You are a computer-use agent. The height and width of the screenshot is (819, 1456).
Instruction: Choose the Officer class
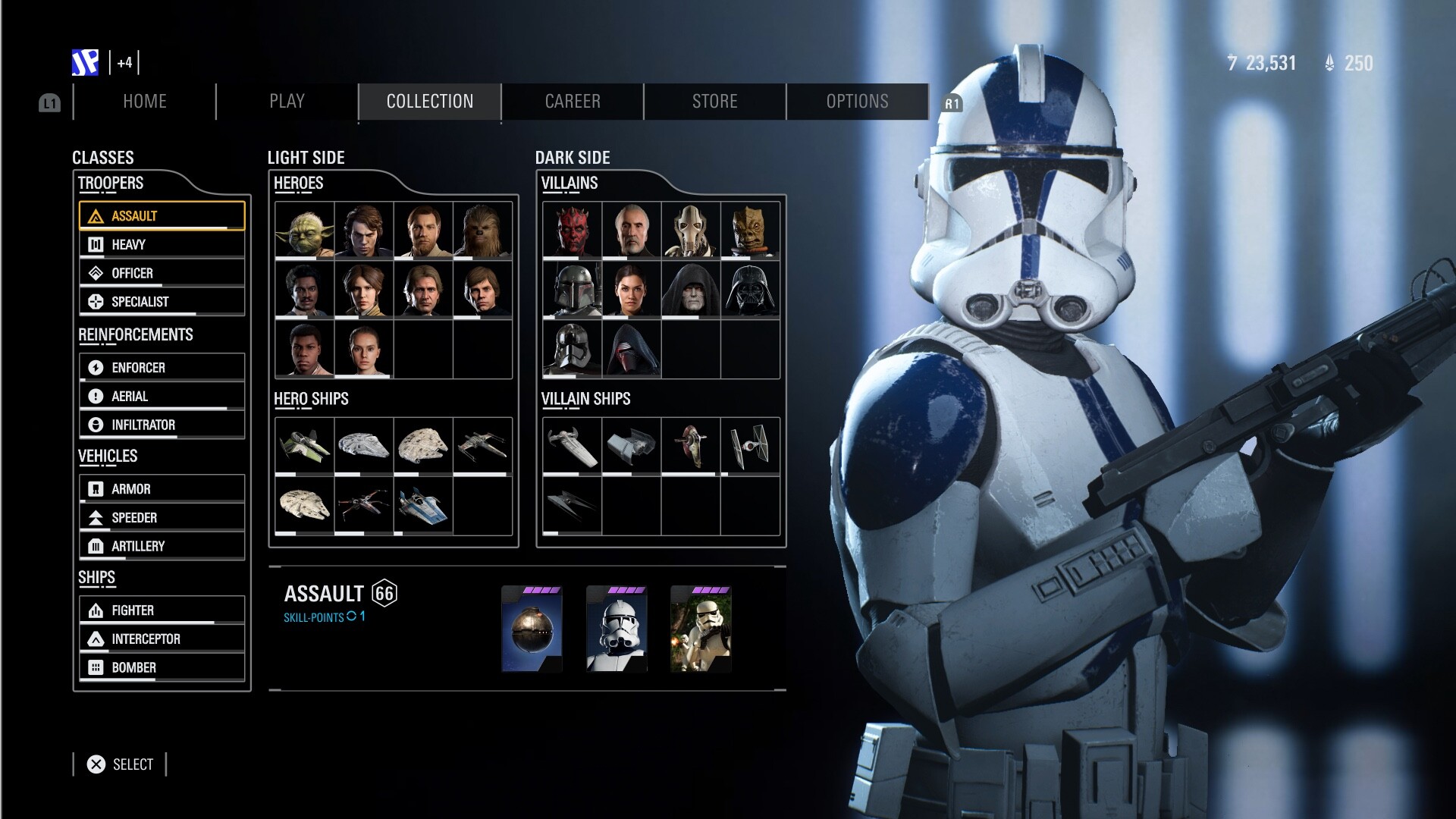pyautogui.click(x=162, y=273)
